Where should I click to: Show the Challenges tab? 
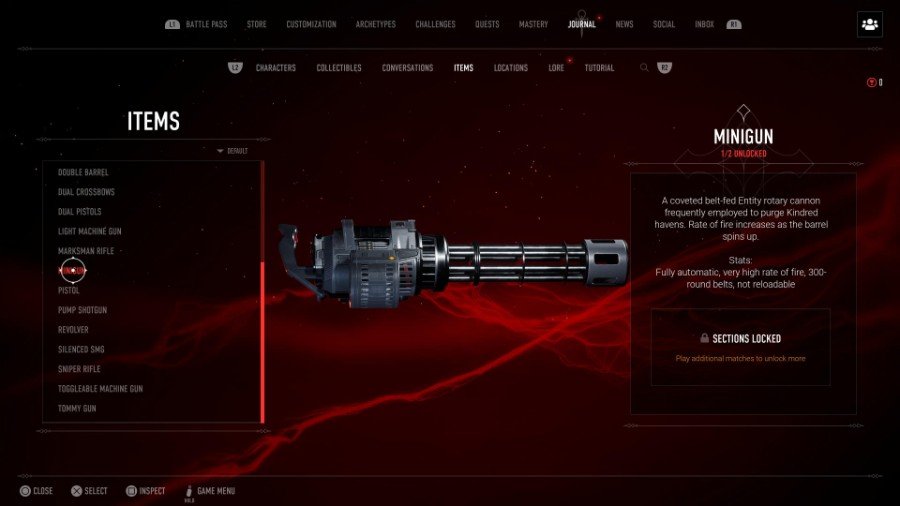pos(435,24)
